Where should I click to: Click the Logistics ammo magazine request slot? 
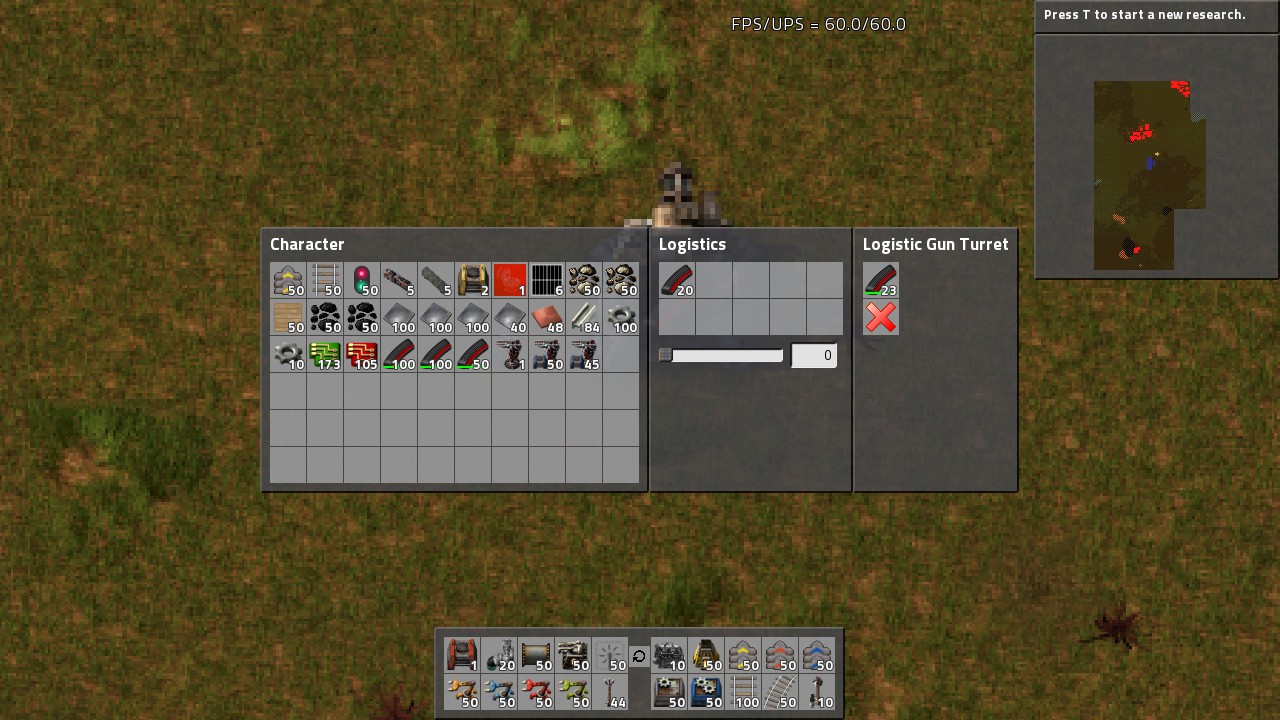[x=677, y=280]
